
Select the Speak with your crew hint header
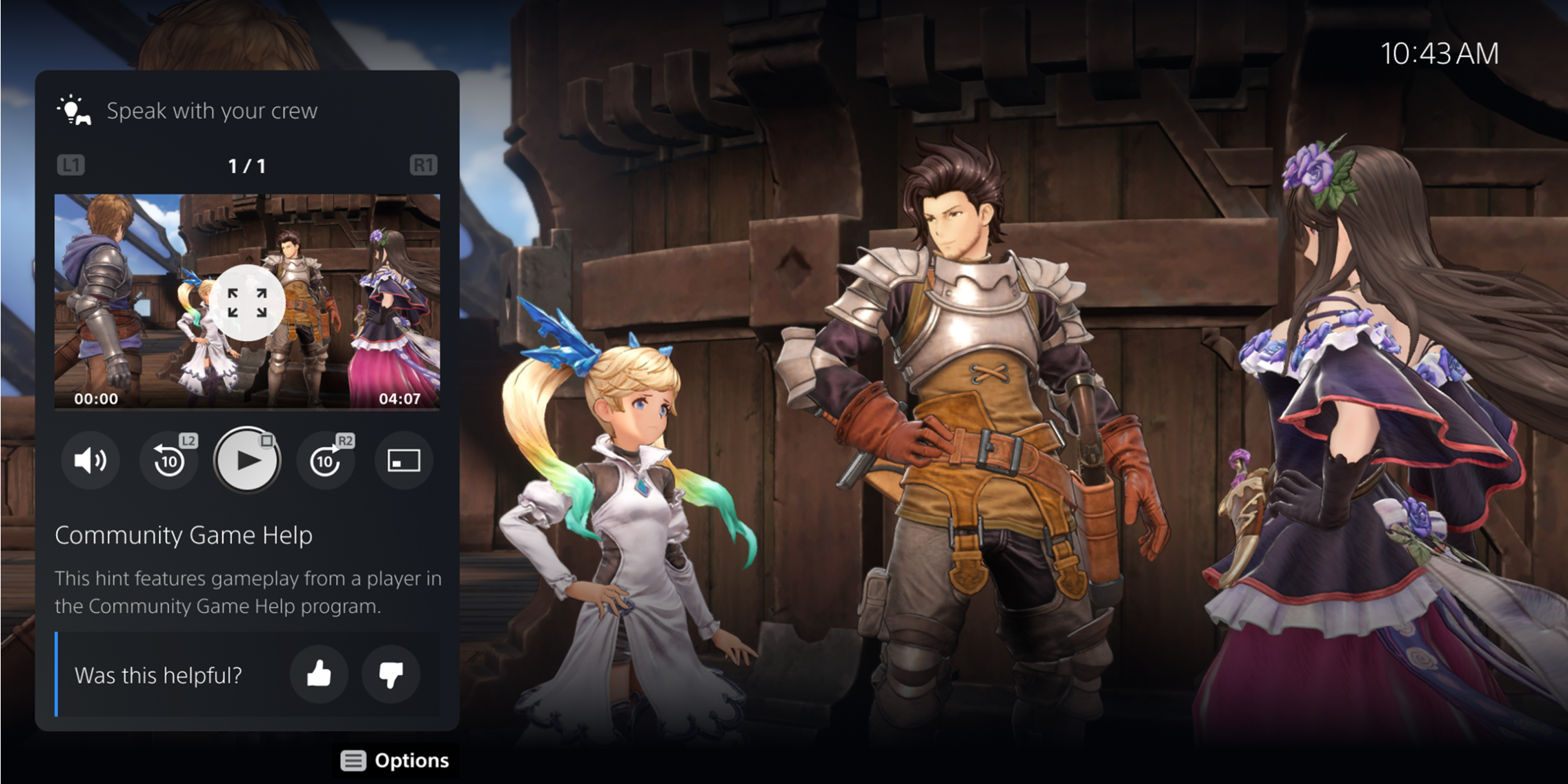(212, 110)
